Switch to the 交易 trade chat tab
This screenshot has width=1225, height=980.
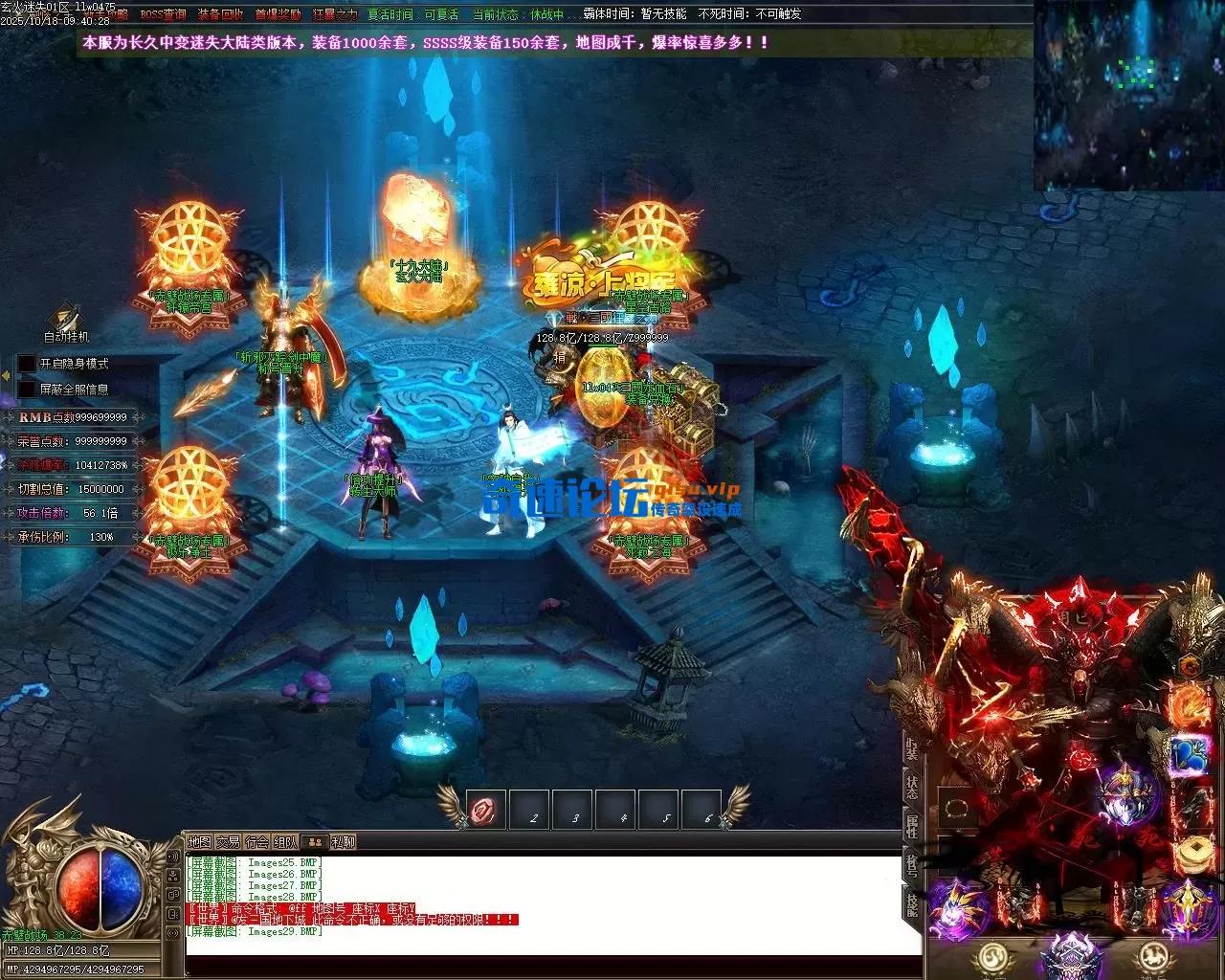(228, 842)
